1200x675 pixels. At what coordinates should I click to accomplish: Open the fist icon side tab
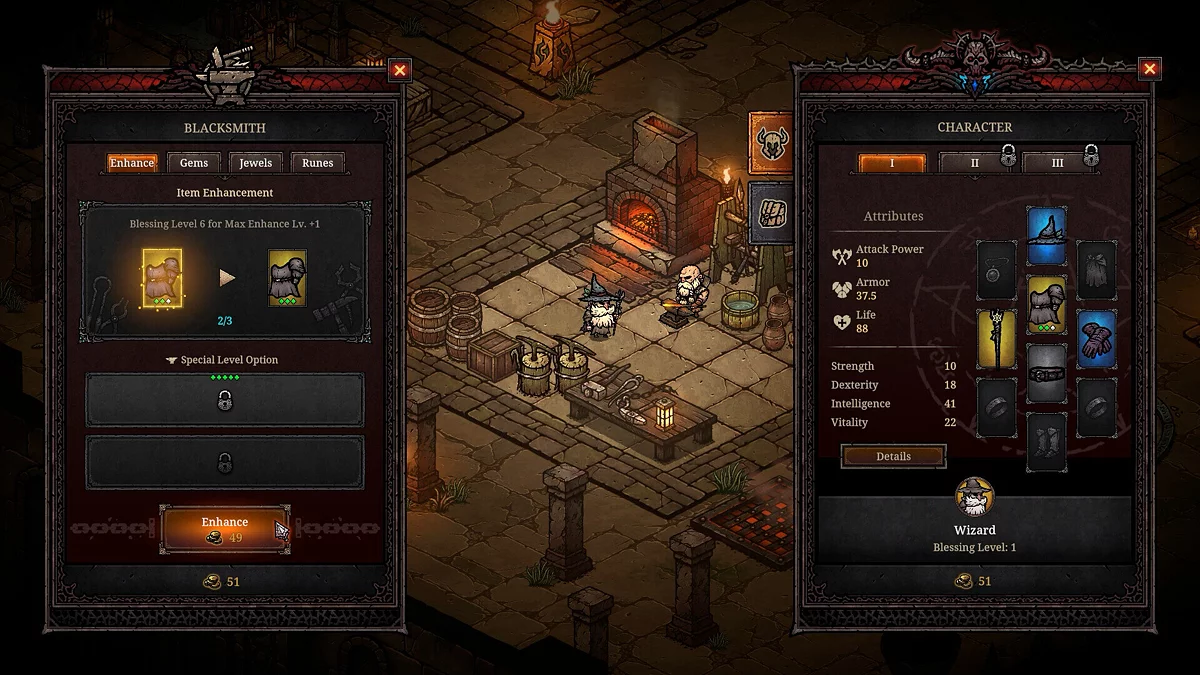[x=771, y=212]
